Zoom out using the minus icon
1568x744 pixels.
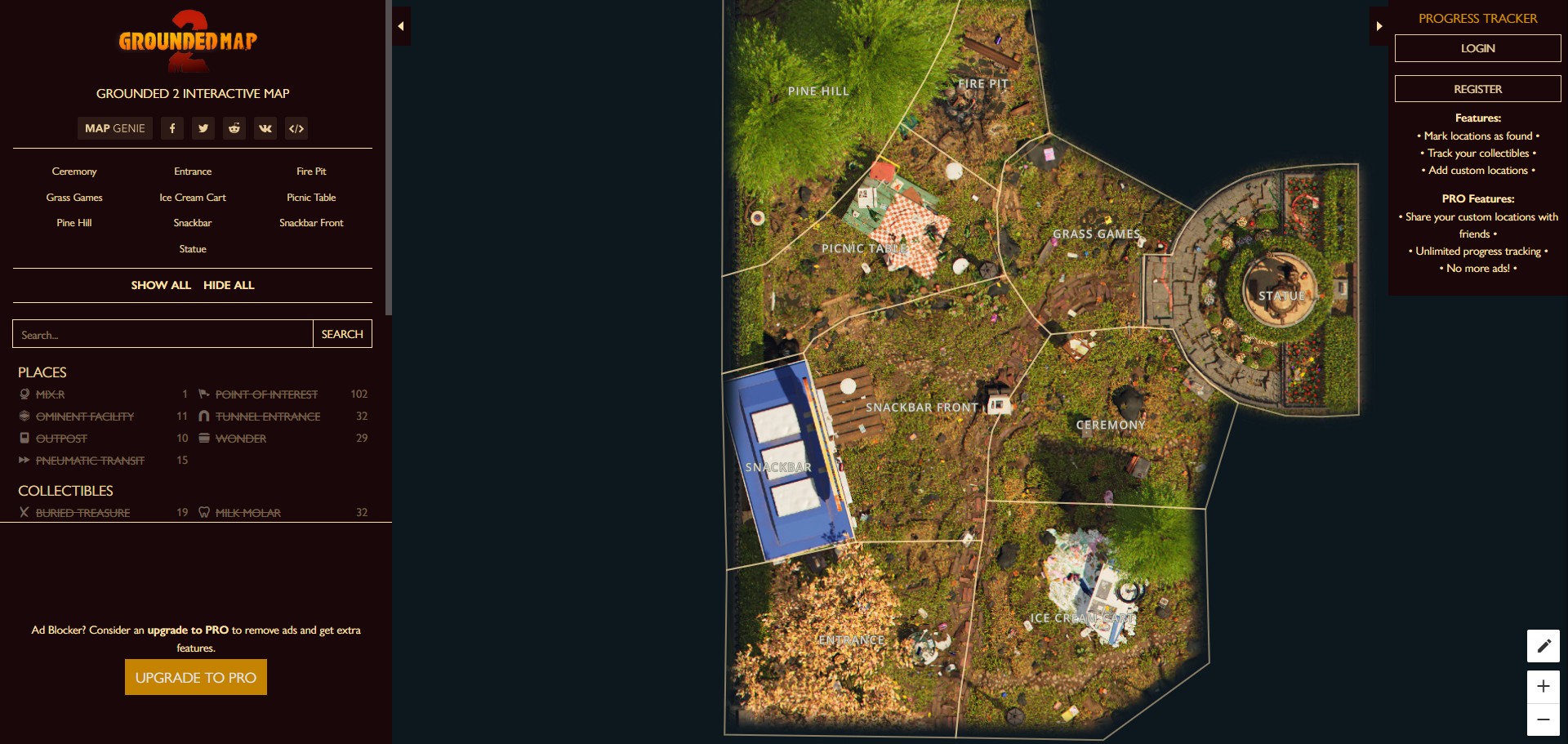(1543, 722)
